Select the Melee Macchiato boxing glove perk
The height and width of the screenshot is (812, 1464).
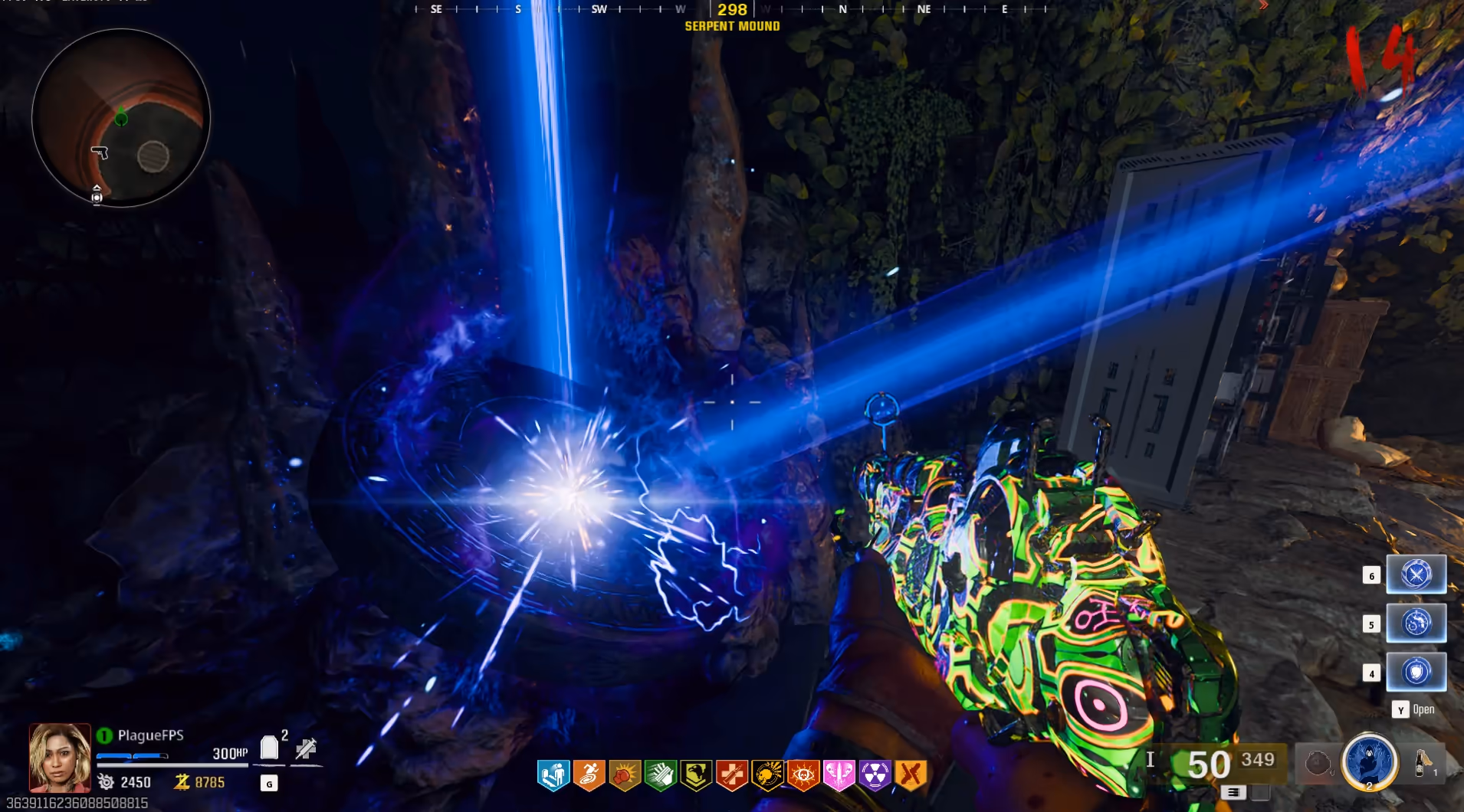(x=625, y=776)
